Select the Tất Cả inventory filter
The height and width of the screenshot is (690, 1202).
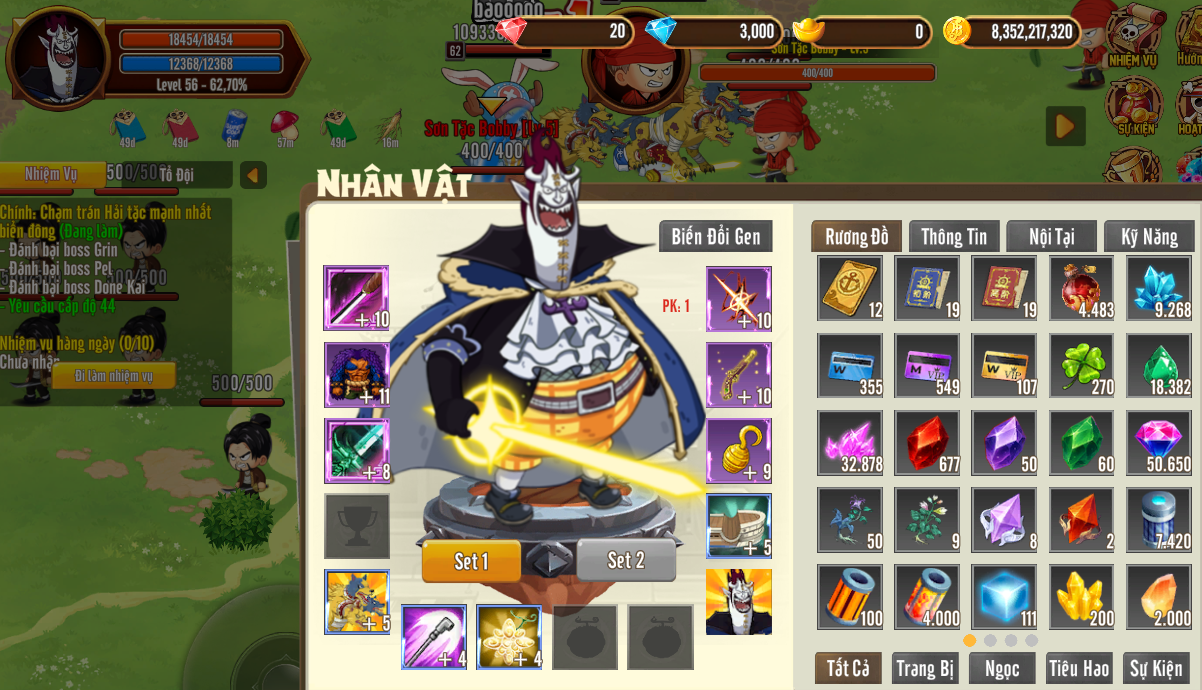click(x=847, y=668)
